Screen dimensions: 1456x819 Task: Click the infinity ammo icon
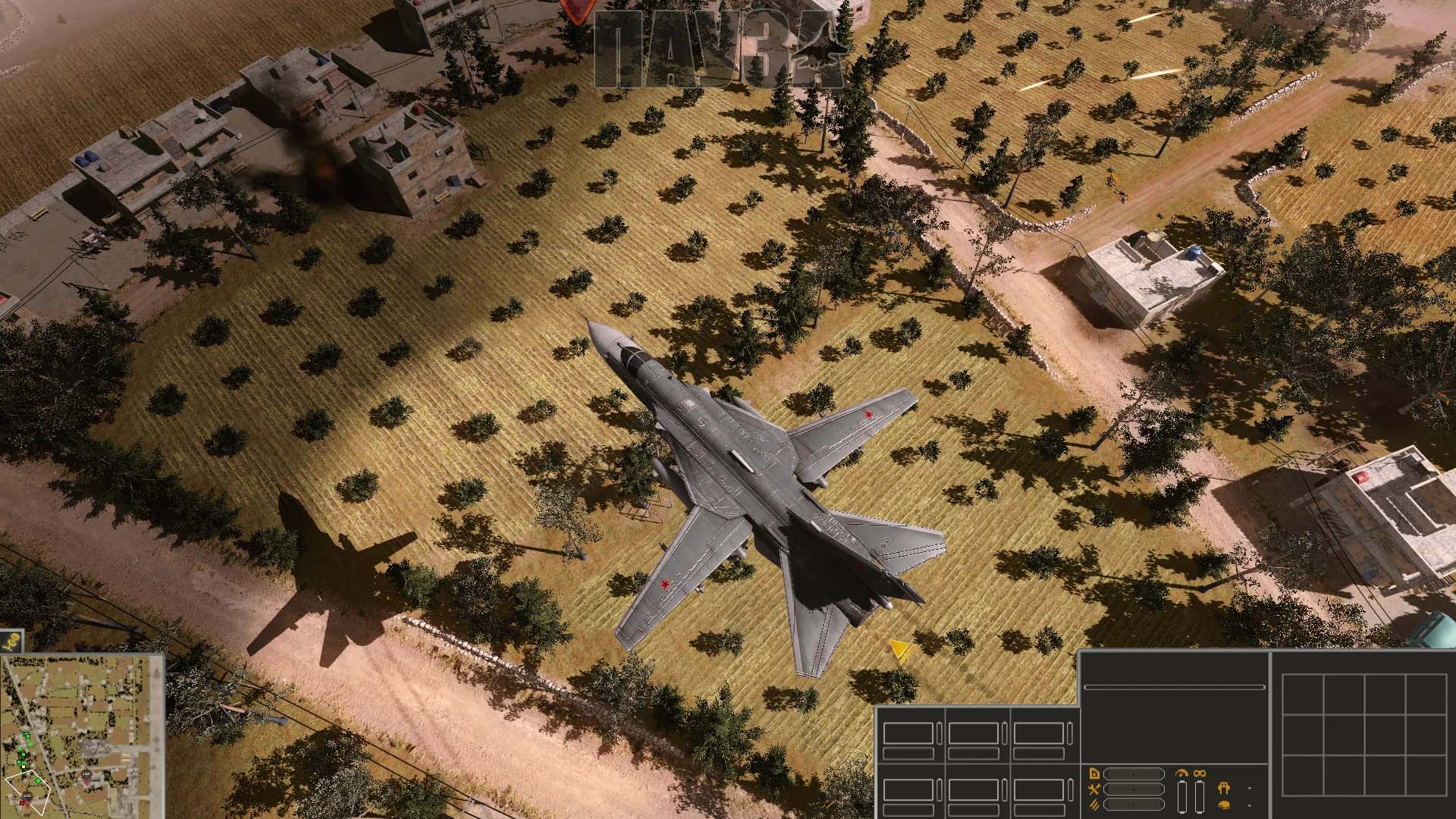pos(1200,773)
